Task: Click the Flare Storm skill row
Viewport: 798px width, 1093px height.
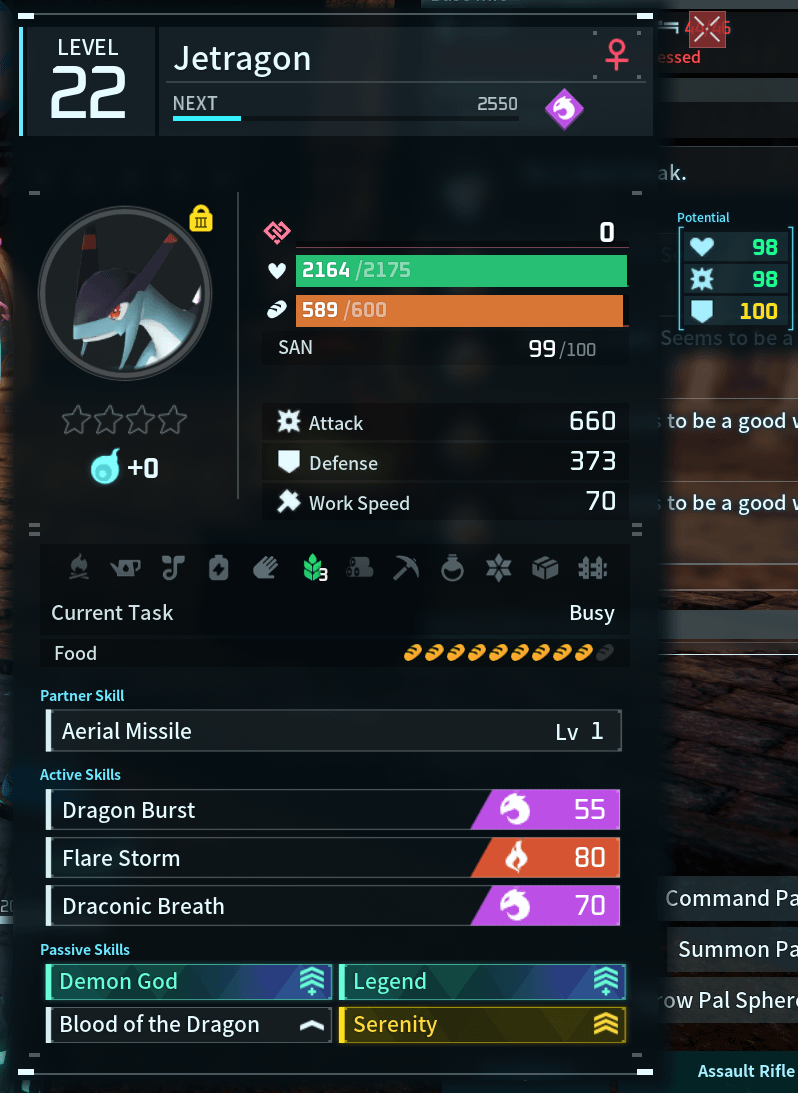Action: [x=333, y=858]
